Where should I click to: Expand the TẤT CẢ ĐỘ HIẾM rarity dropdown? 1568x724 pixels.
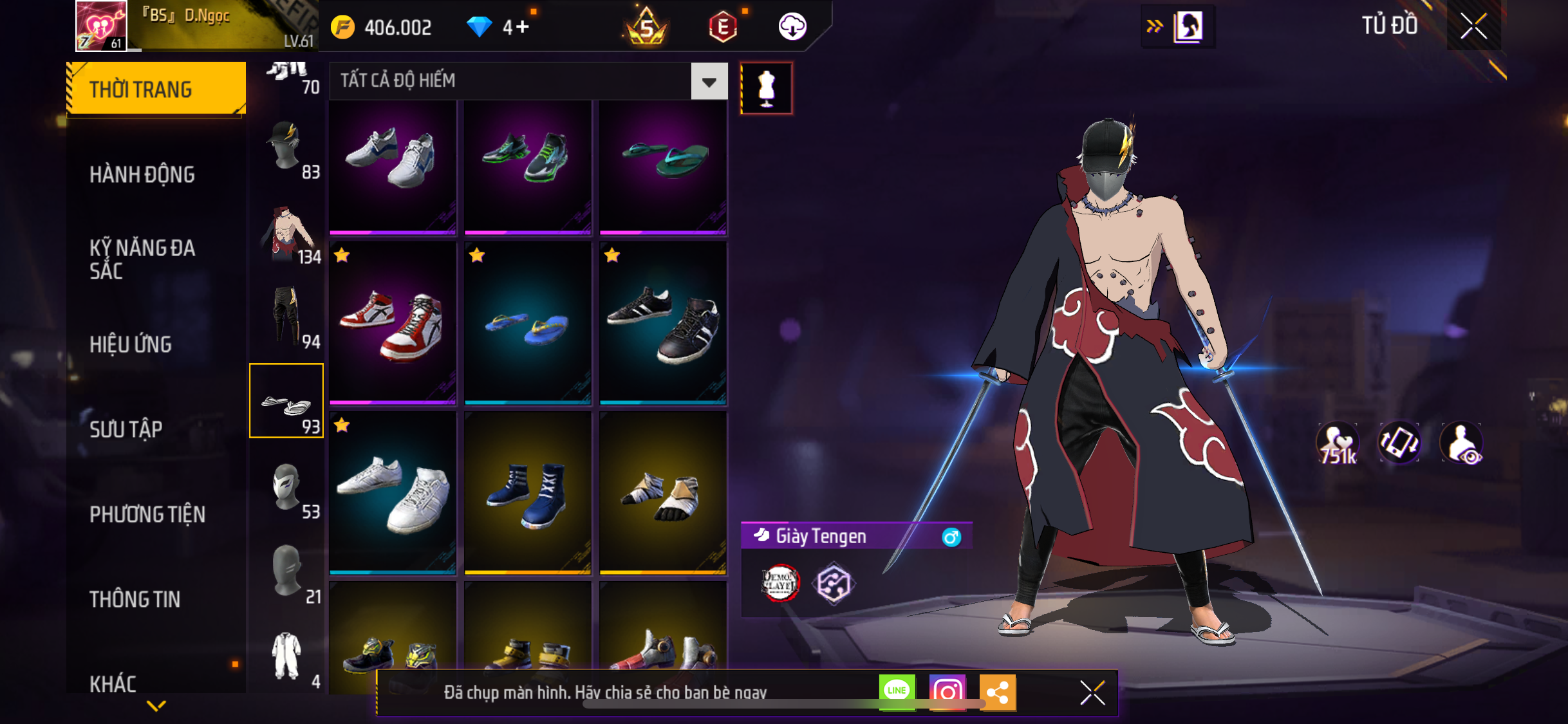pyautogui.click(x=709, y=82)
